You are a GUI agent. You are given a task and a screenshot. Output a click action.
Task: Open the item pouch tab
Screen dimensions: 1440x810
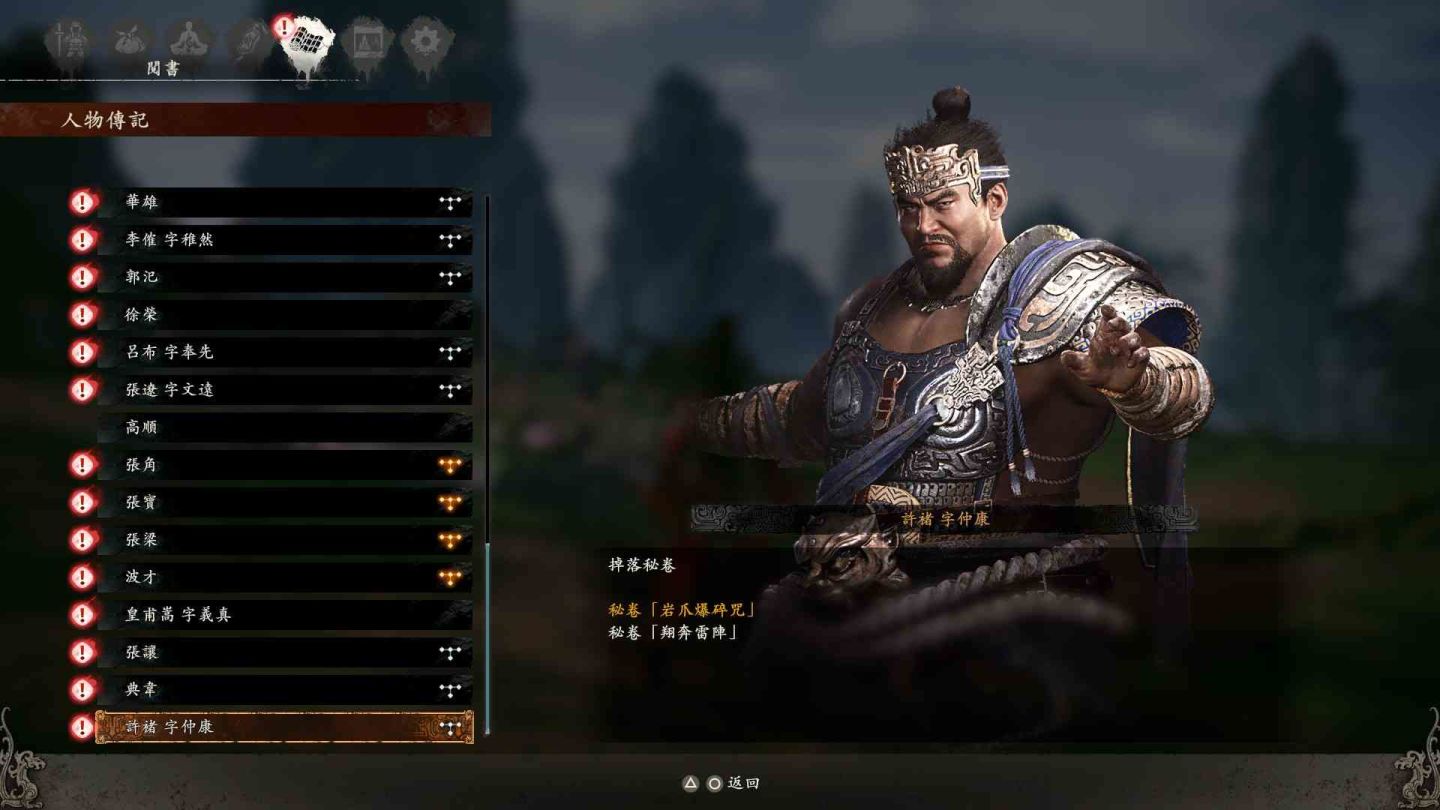click(130, 42)
